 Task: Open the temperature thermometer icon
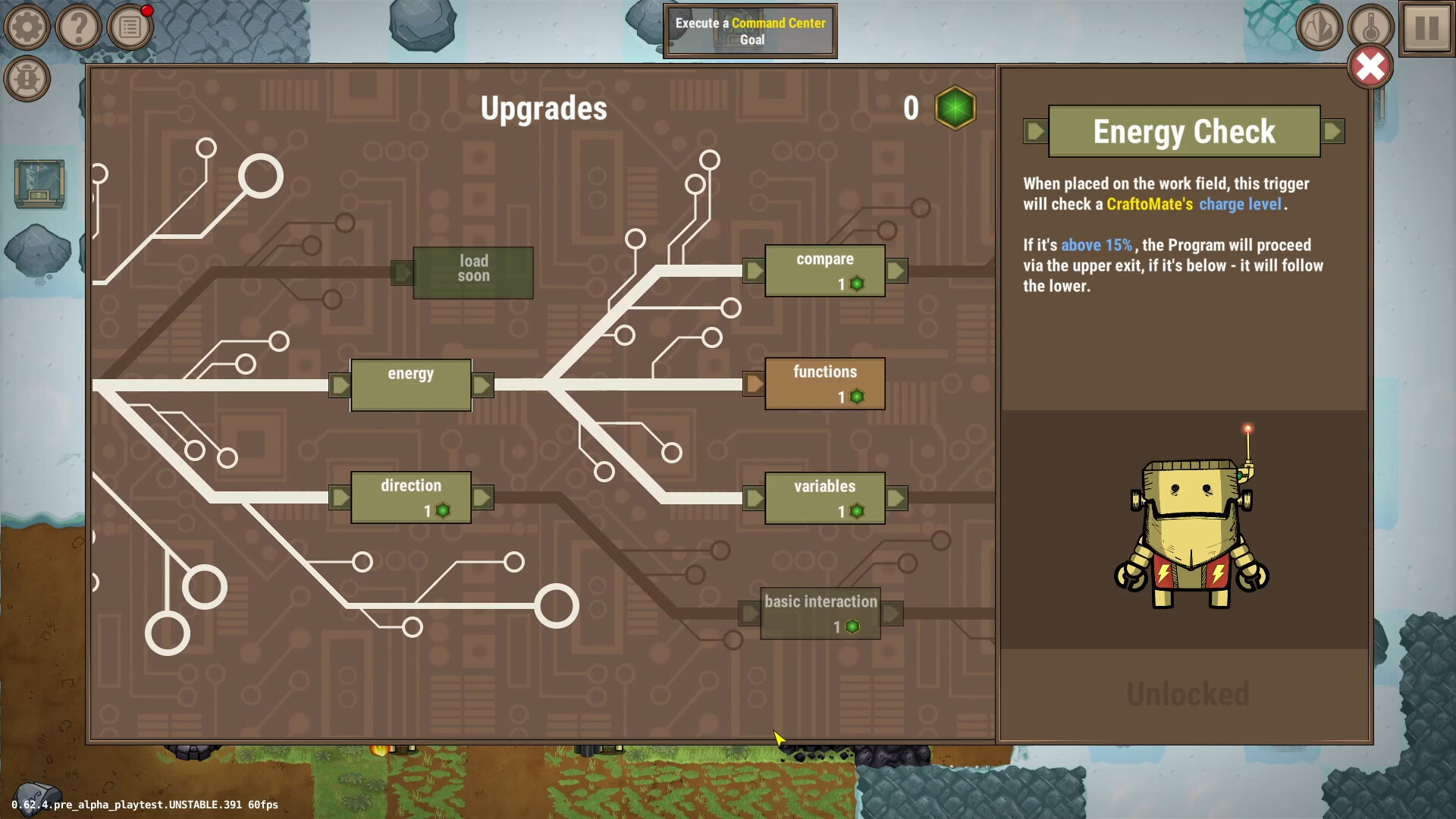point(1371,27)
